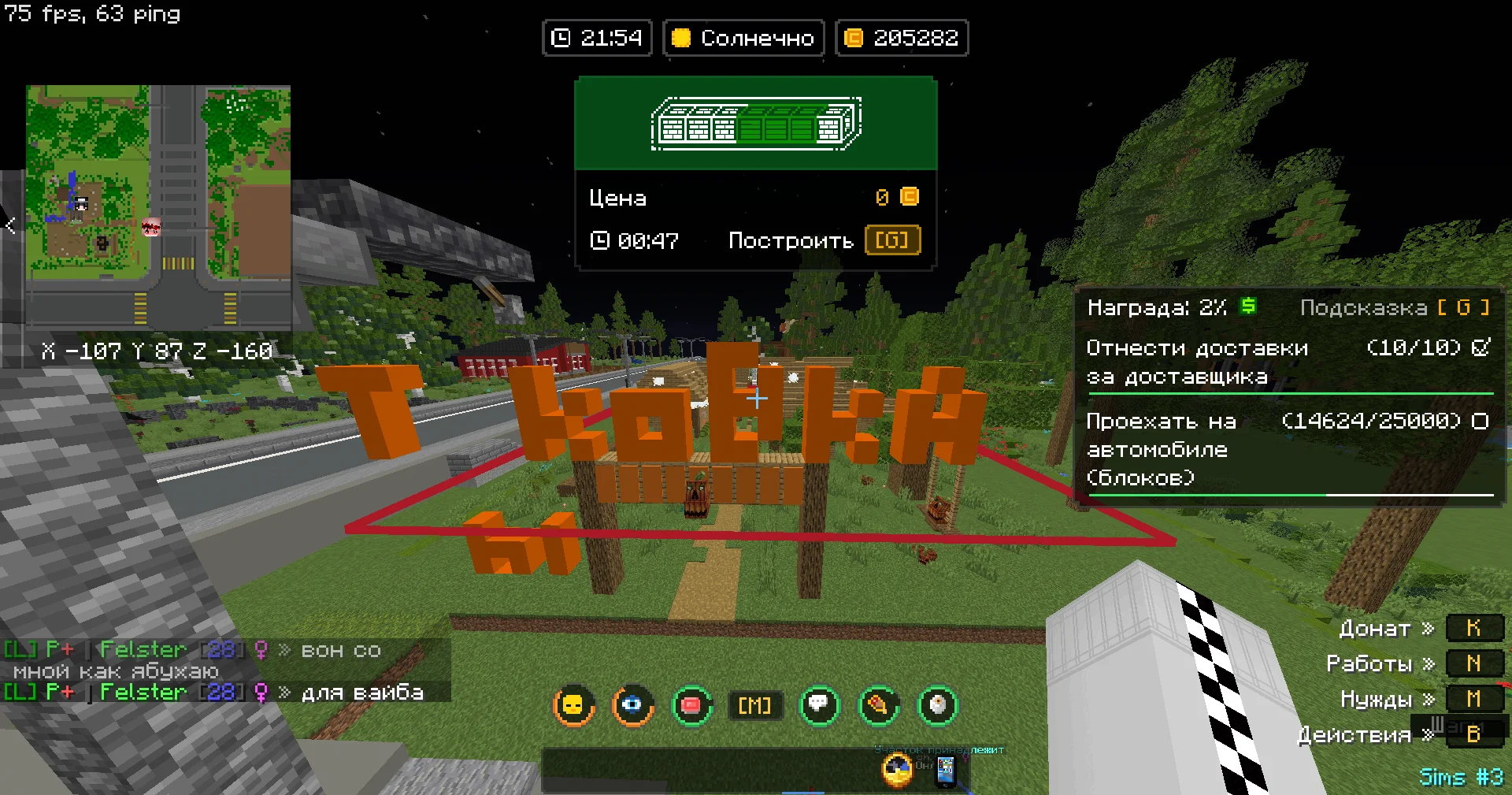
Task: Click the toilet paper roll need icon
Action: 937,705
